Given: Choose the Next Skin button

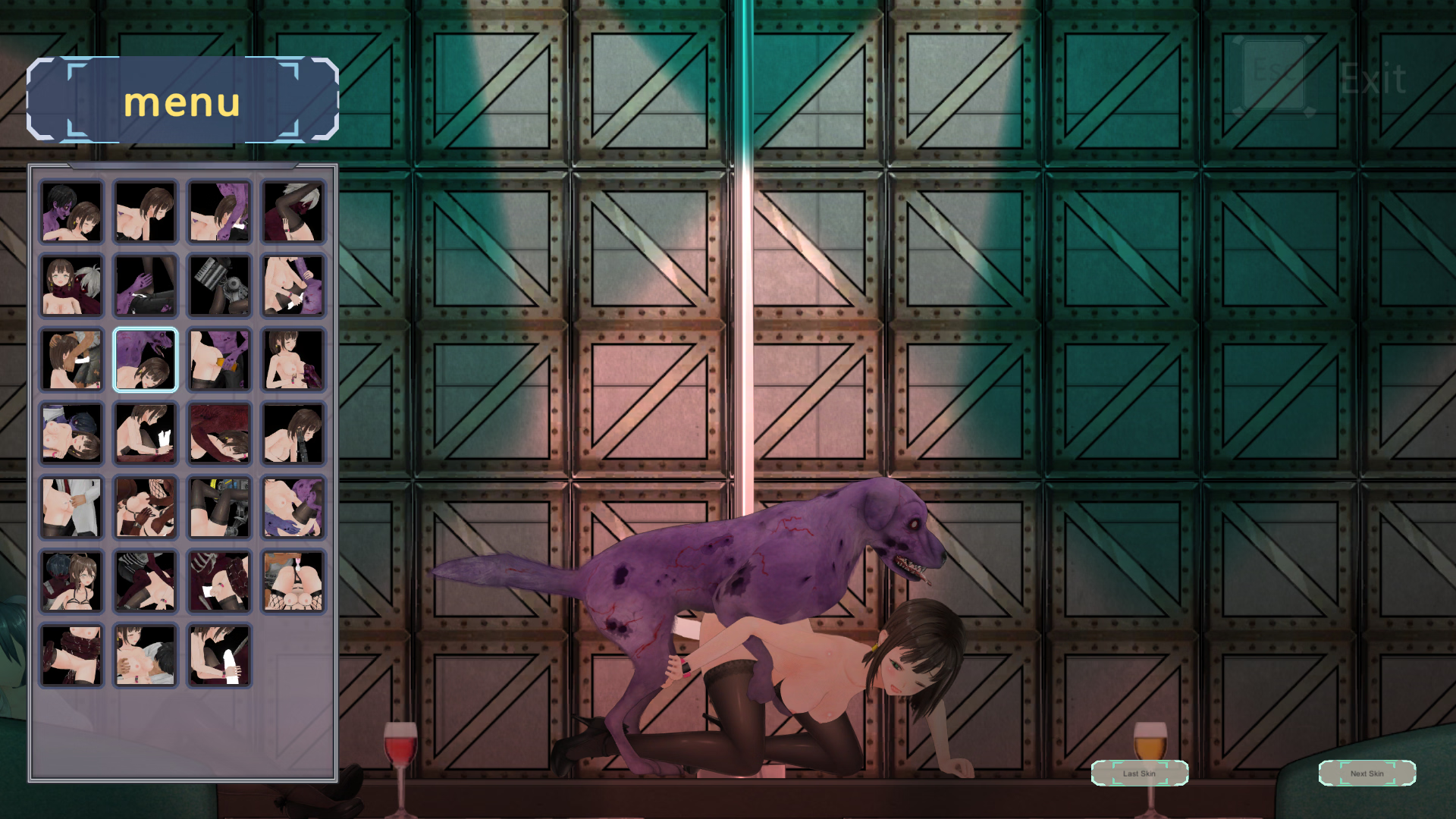Looking at the screenshot, I should (1367, 773).
